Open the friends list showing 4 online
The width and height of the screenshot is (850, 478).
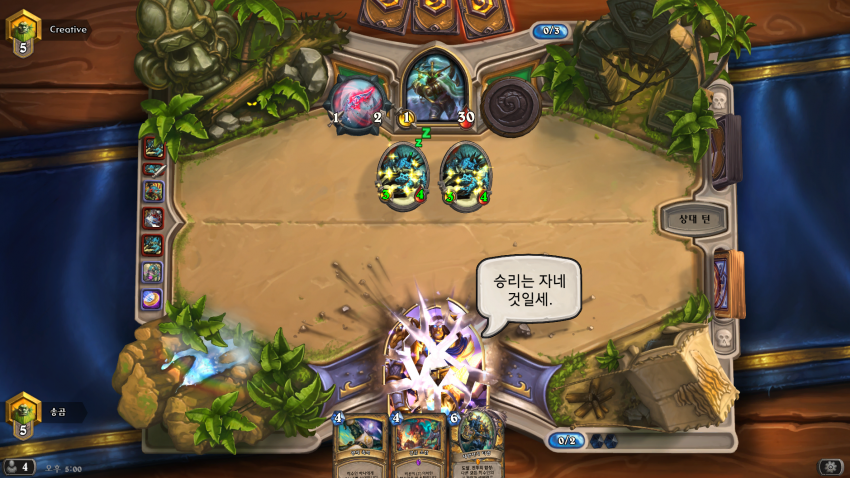point(18,466)
